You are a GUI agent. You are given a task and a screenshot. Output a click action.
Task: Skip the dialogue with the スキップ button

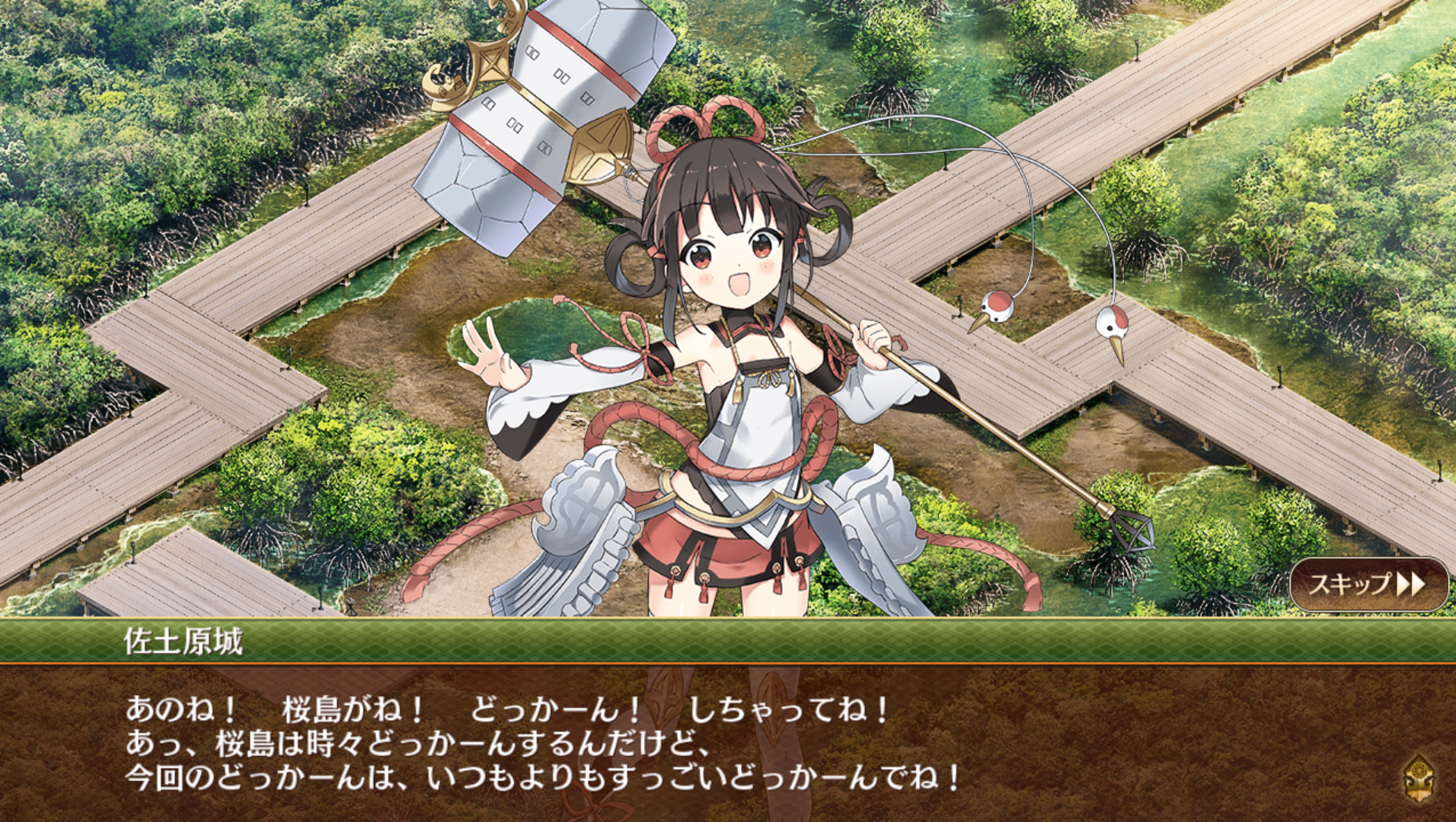1368,585
